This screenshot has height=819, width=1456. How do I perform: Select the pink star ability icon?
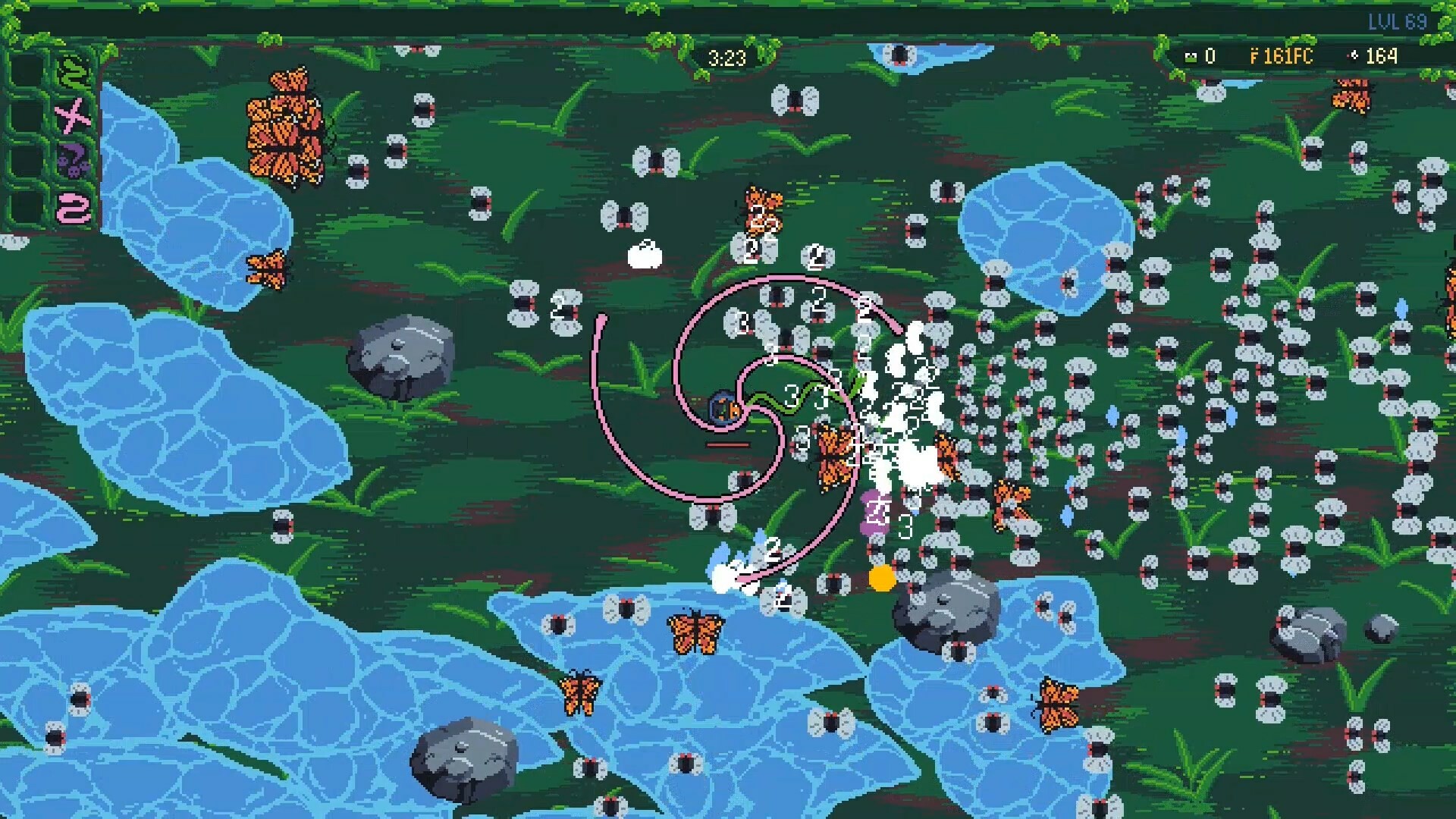72,115
